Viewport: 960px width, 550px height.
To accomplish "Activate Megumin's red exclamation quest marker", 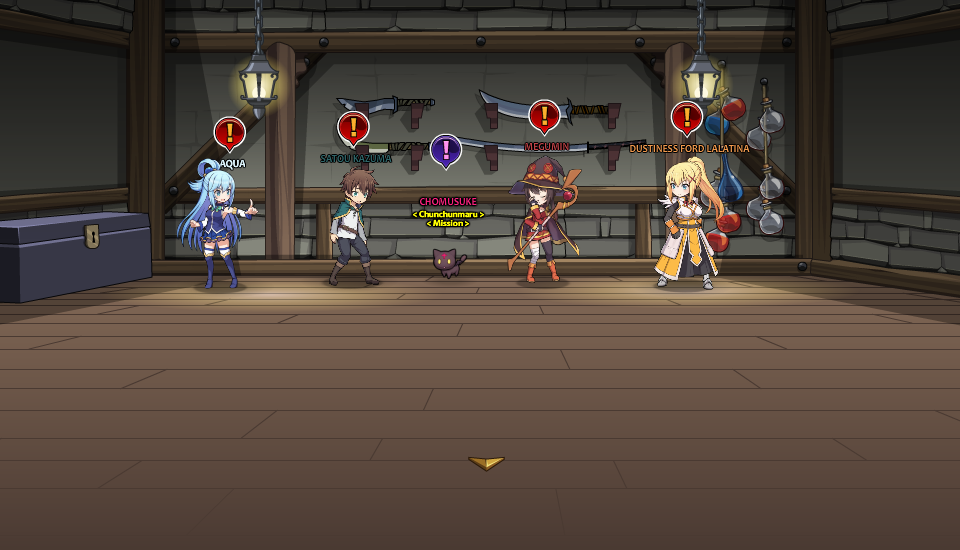I will pos(543,116).
